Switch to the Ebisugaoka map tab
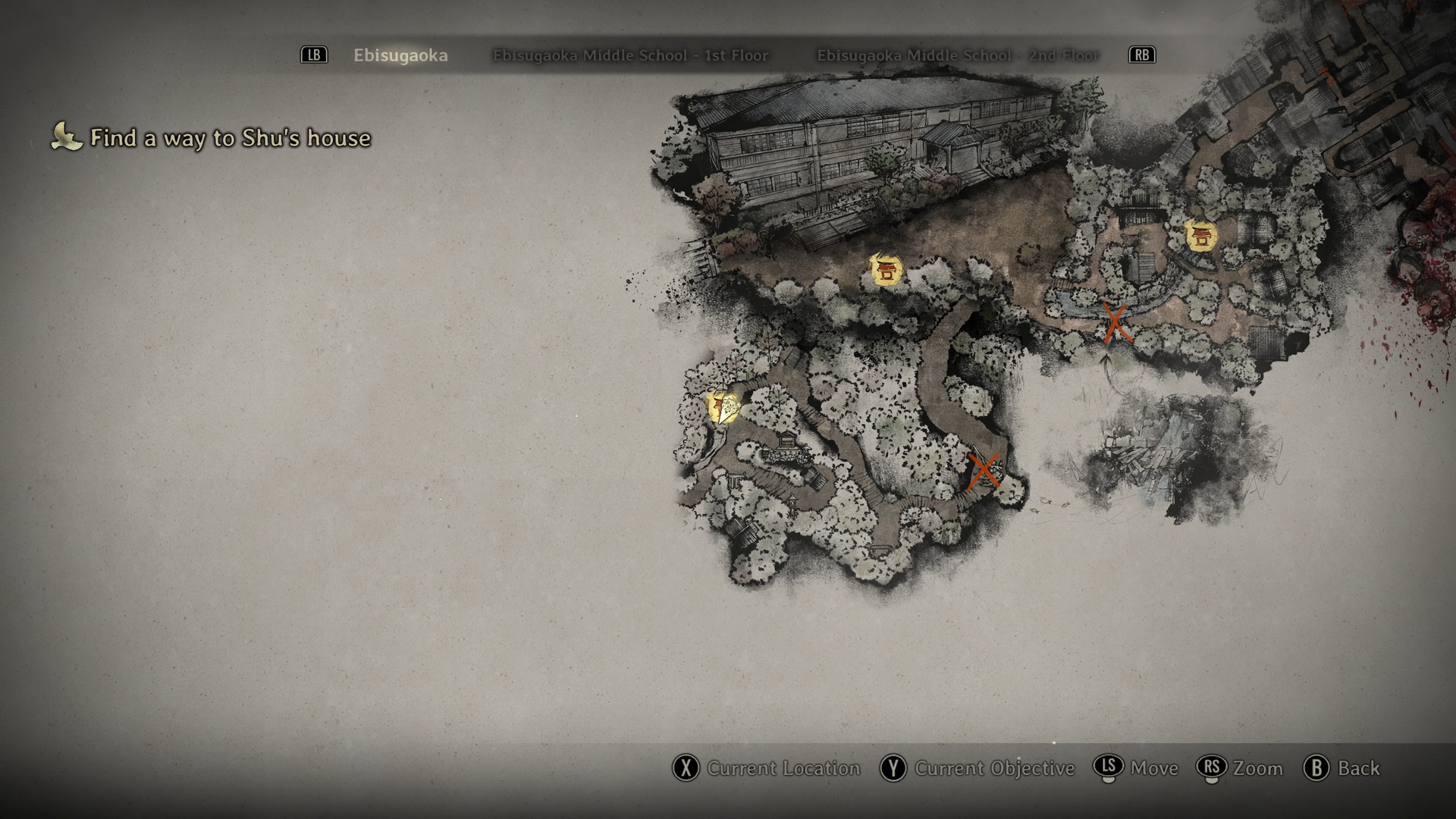Screen dimensions: 1456x819 coord(400,55)
